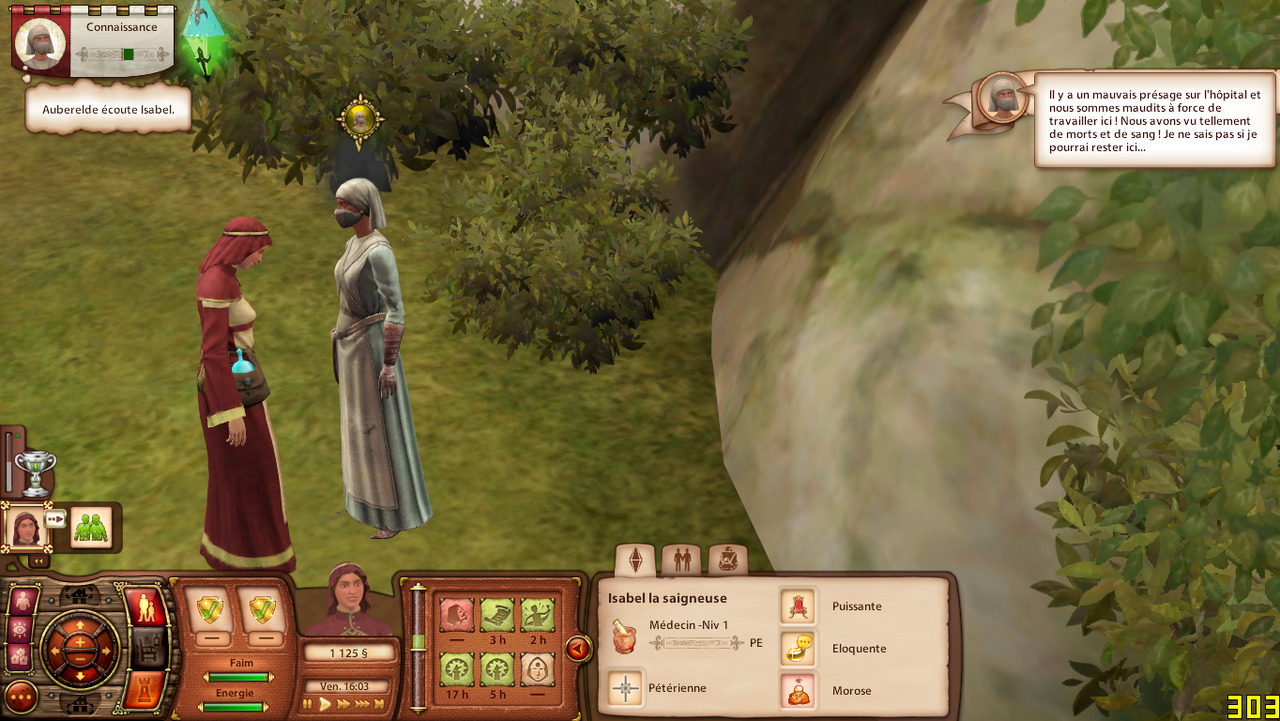The image size is (1280, 721).
Task: Open the green two-person group icon
Action: [91, 527]
